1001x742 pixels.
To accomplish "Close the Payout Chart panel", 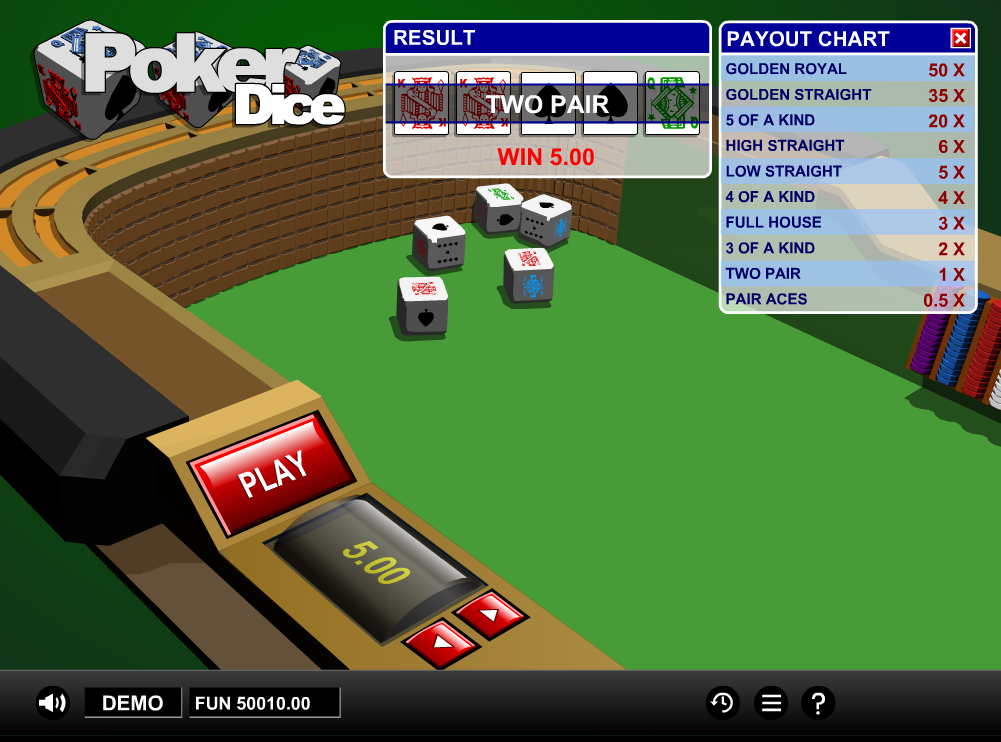I will [x=960, y=39].
